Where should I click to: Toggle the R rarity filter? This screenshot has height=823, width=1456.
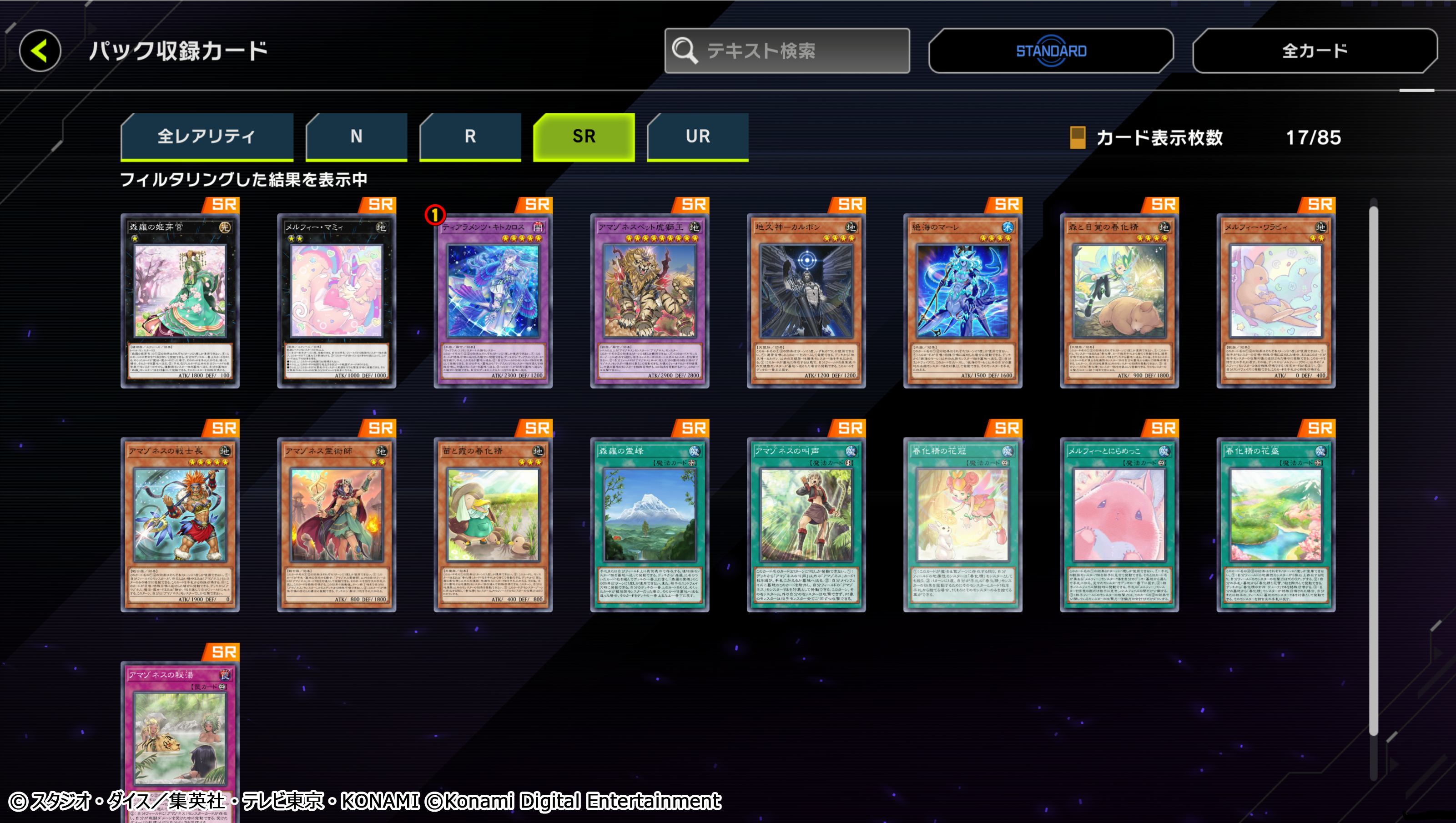(470, 136)
